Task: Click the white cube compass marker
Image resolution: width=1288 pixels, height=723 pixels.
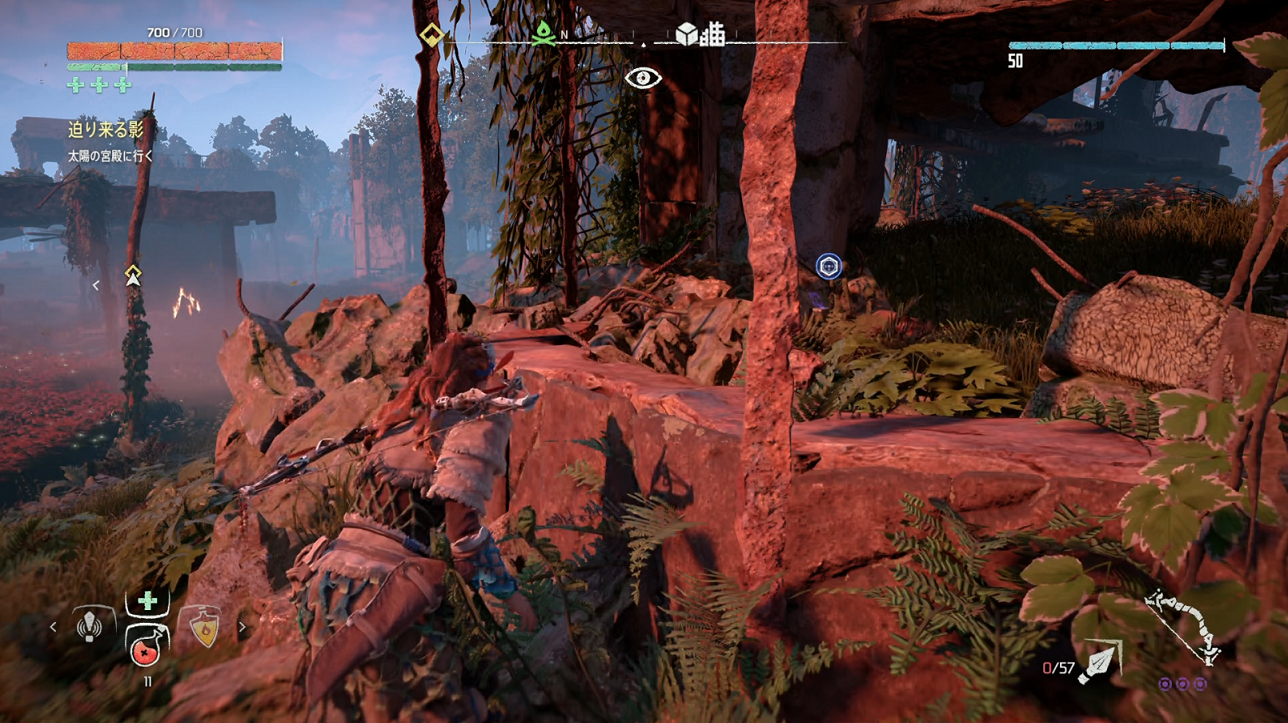Action: pyautogui.click(x=686, y=35)
